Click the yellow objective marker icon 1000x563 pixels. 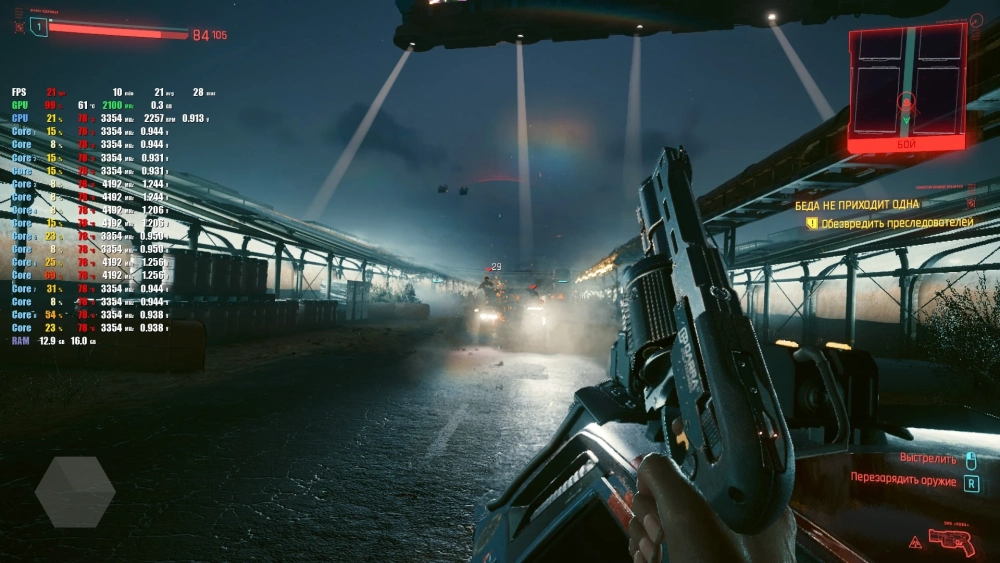812,223
